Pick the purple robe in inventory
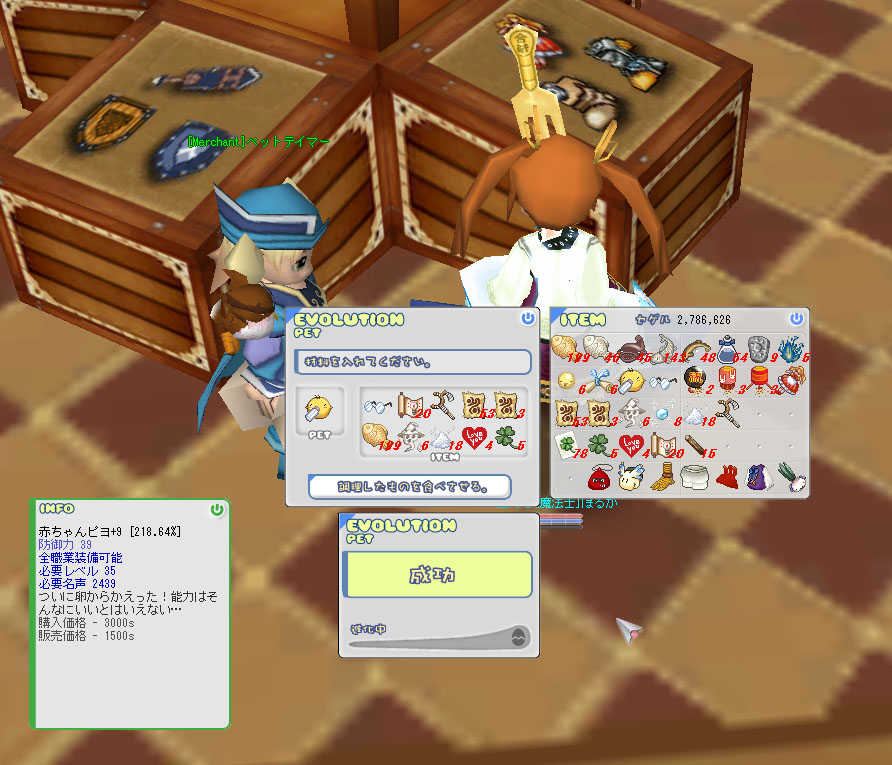Image resolution: width=892 pixels, height=765 pixels. pyautogui.click(x=758, y=477)
